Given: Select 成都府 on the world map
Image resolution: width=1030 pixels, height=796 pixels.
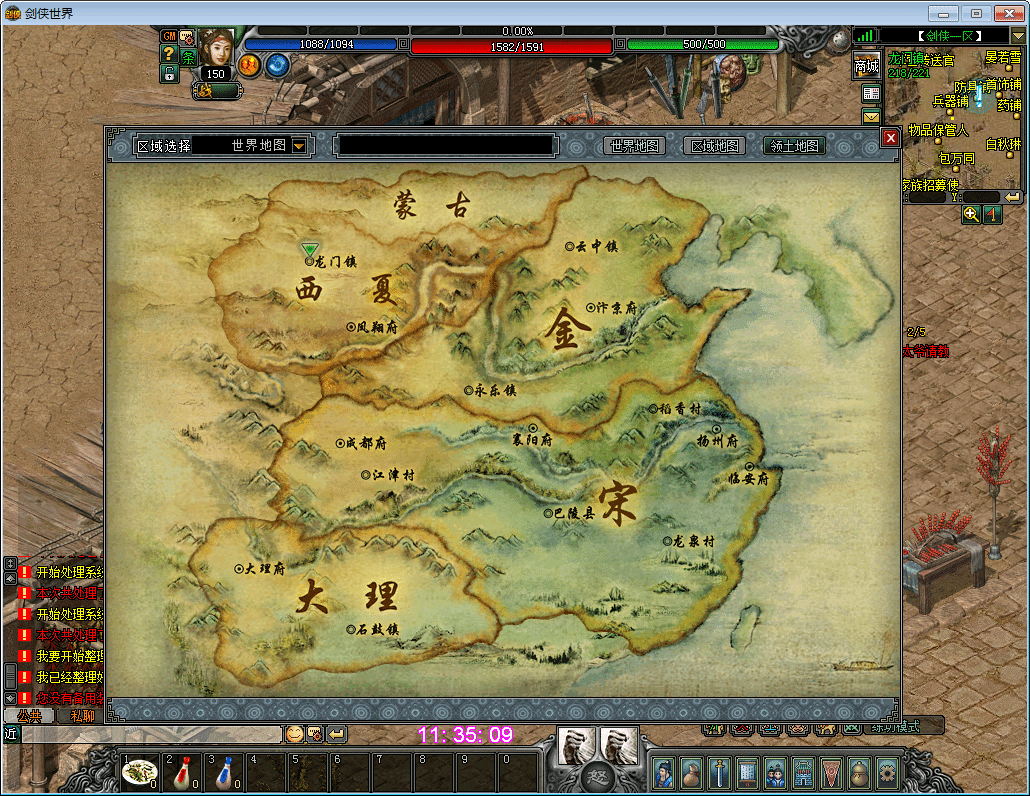Looking at the screenshot, I should coord(341,443).
